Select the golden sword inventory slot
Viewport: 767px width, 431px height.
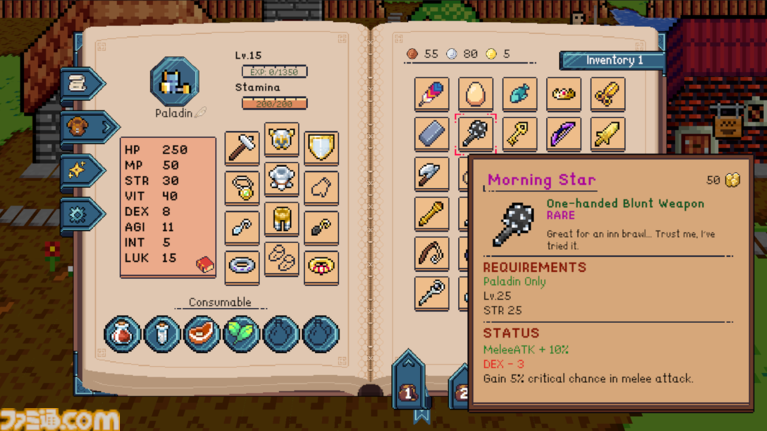click(607, 134)
